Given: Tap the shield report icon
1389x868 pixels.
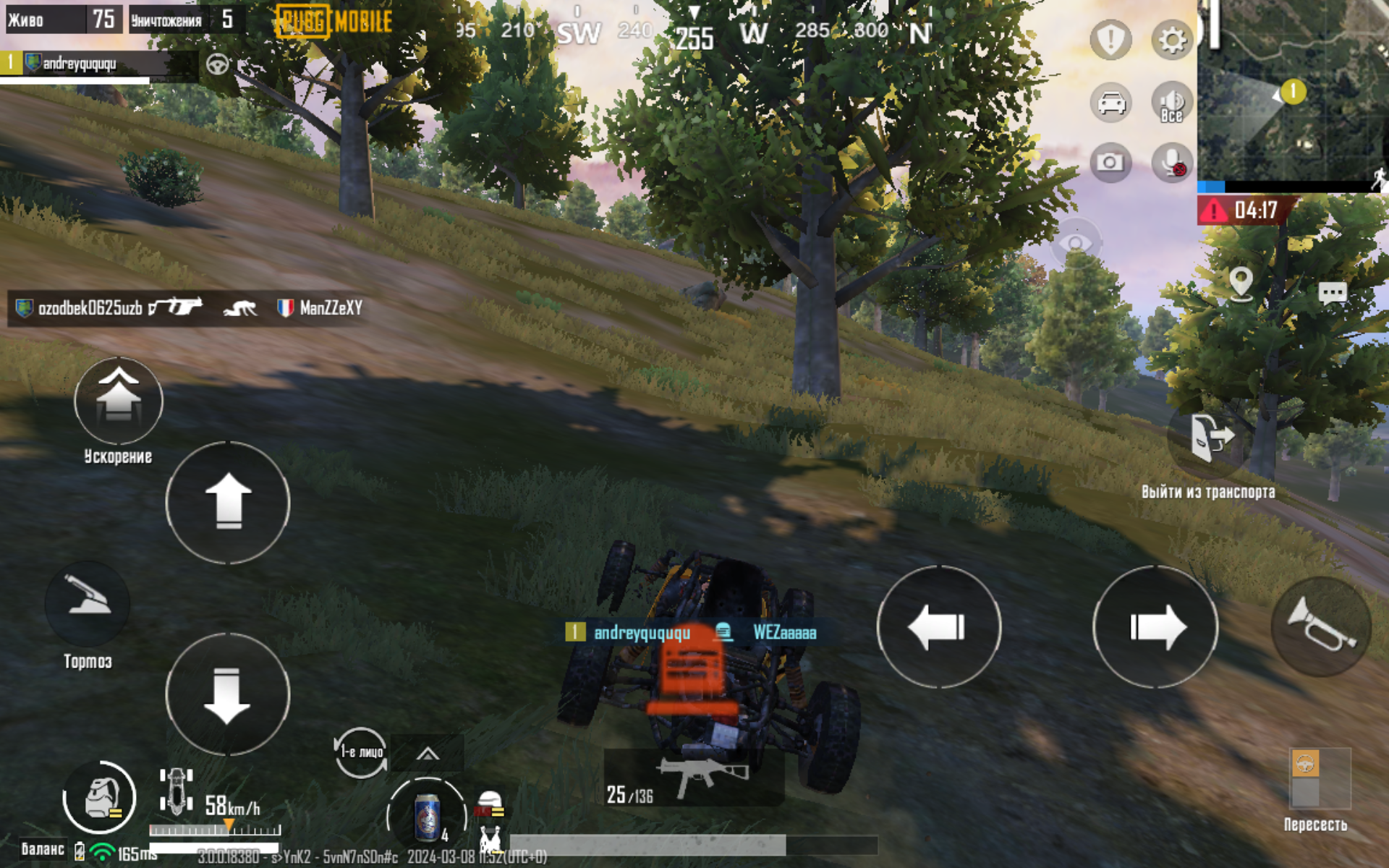Looking at the screenshot, I should click(x=1110, y=40).
